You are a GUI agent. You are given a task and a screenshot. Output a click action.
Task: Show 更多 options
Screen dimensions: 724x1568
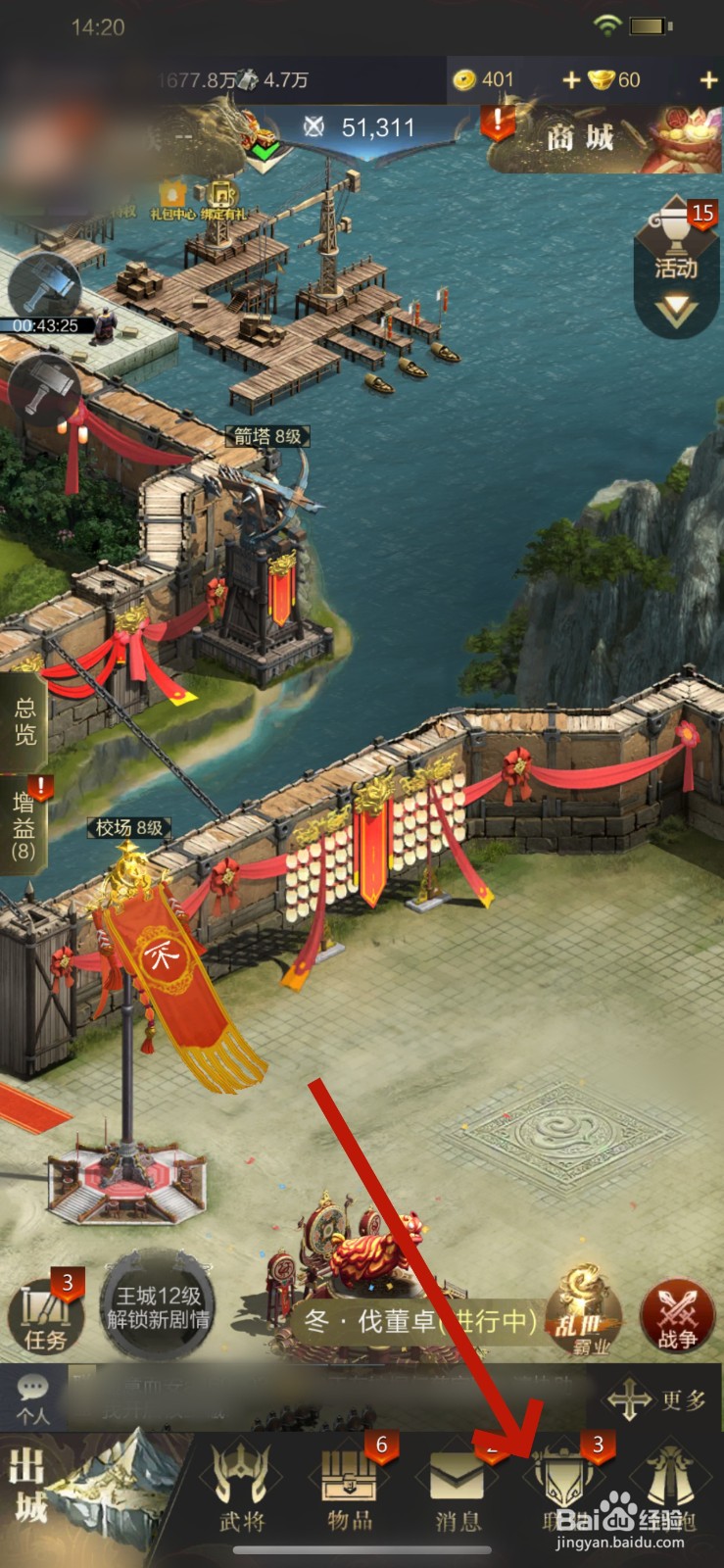(x=656, y=1399)
